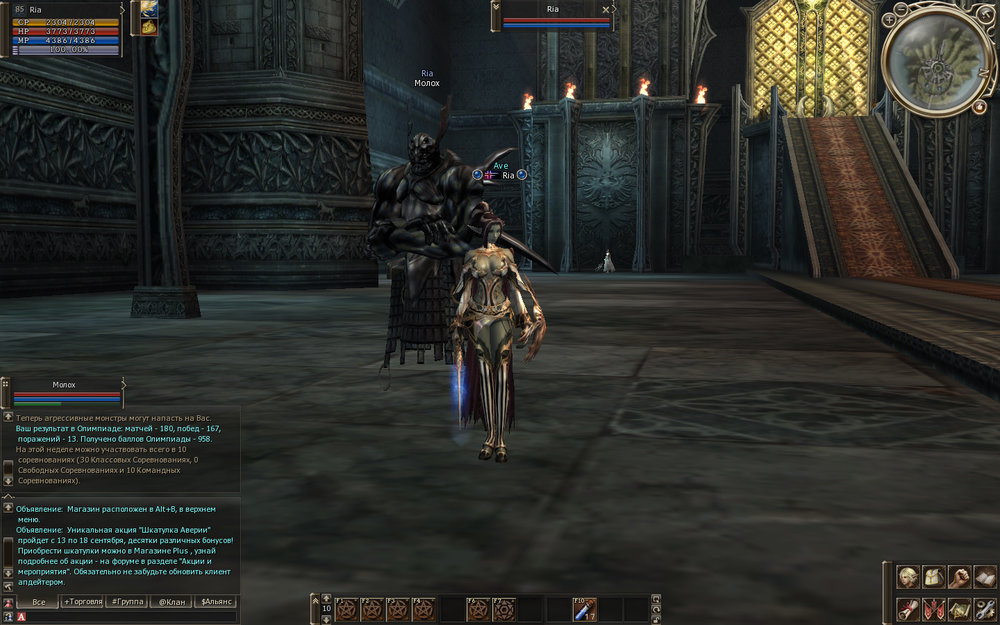Switch to the Группа chat tab
Viewport: 1000px width, 625px height.
pos(127,602)
